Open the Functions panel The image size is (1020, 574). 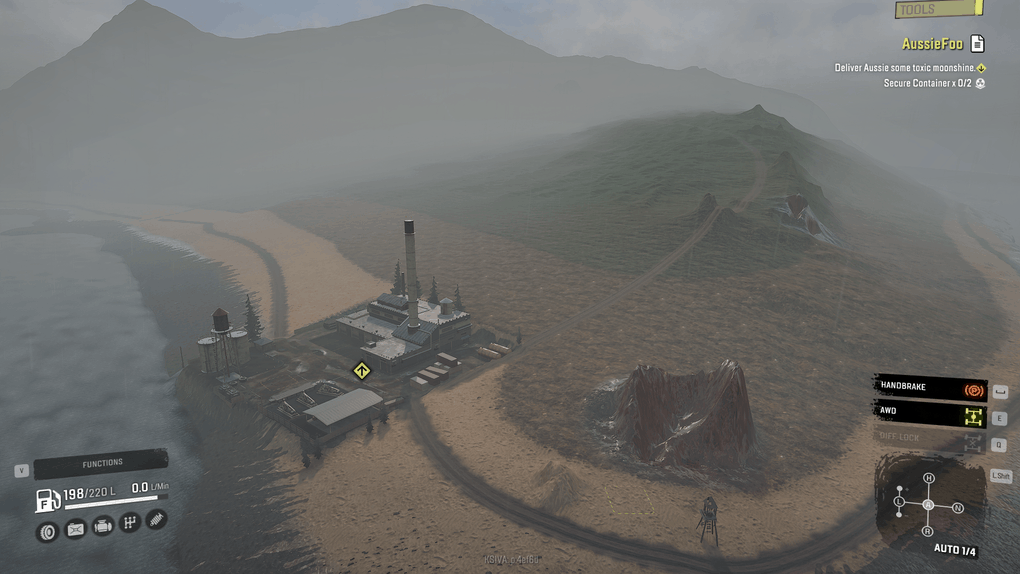click(x=102, y=464)
